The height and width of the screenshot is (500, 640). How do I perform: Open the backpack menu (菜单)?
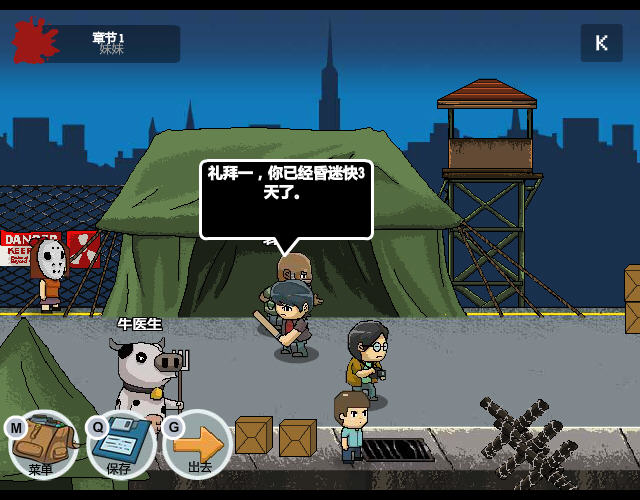(x=42, y=443)
